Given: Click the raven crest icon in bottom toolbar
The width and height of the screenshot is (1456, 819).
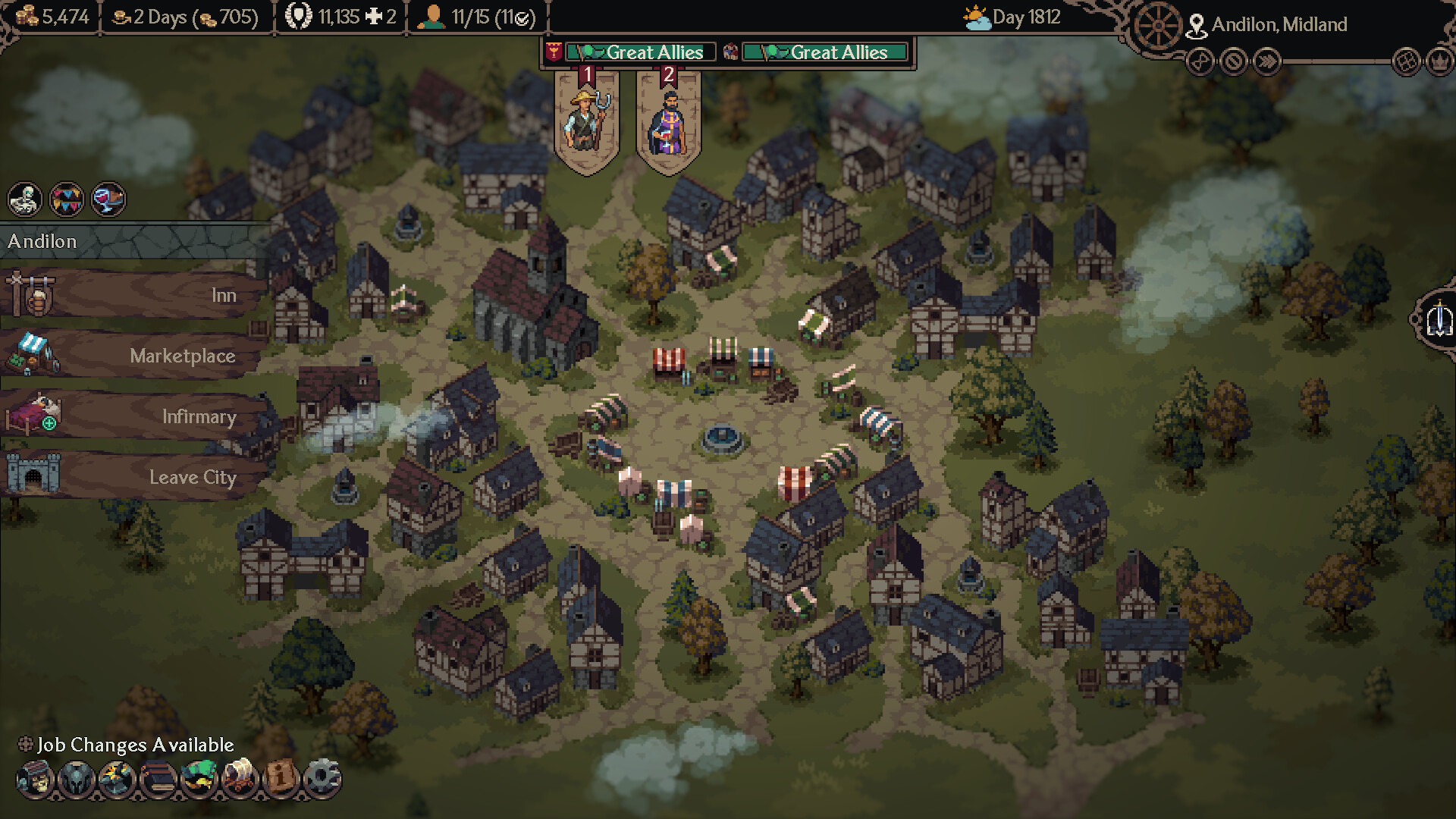Looking at the screenshot, I should 73,777.
